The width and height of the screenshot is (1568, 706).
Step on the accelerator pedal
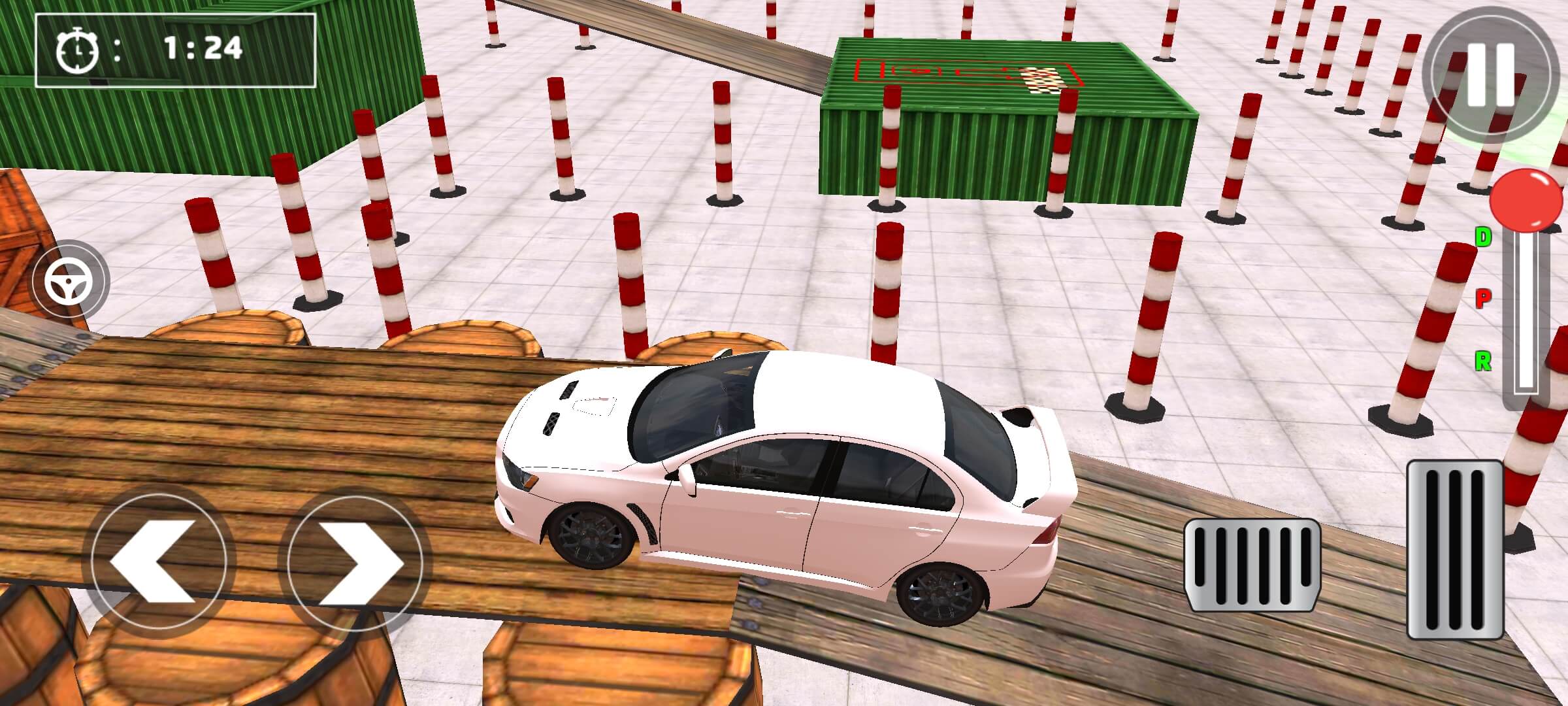point(1455,549)
